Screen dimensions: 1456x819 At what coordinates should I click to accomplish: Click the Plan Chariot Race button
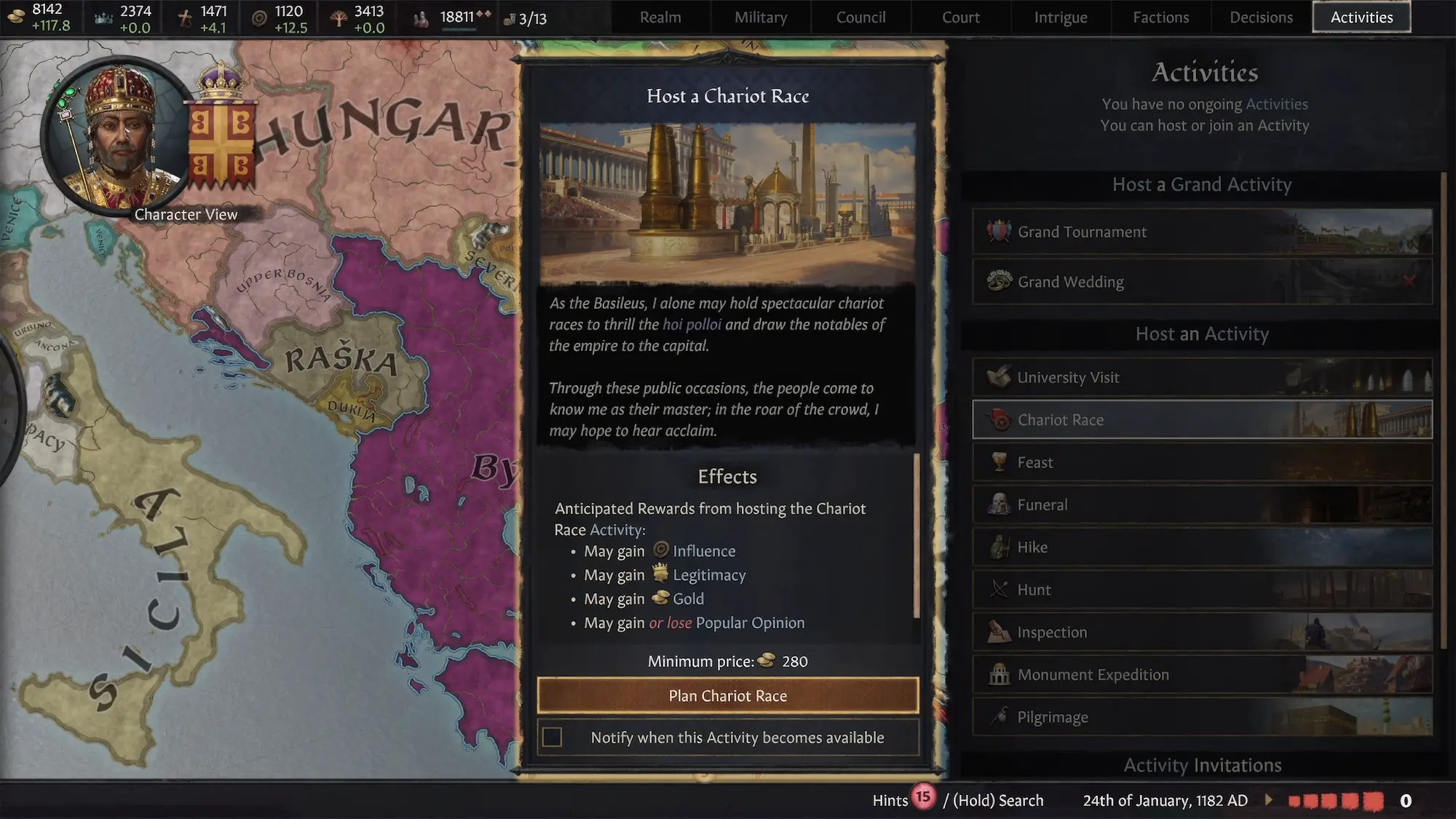[727, 696]
